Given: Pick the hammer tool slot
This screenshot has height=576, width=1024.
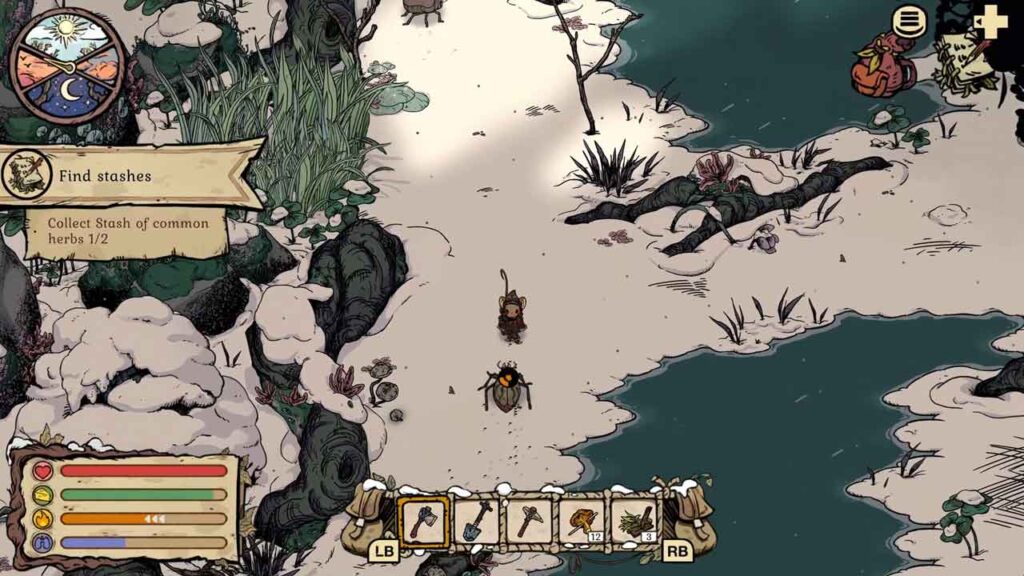Looking at the screenshot, I should pyautogui.click(x=529, y=521).
